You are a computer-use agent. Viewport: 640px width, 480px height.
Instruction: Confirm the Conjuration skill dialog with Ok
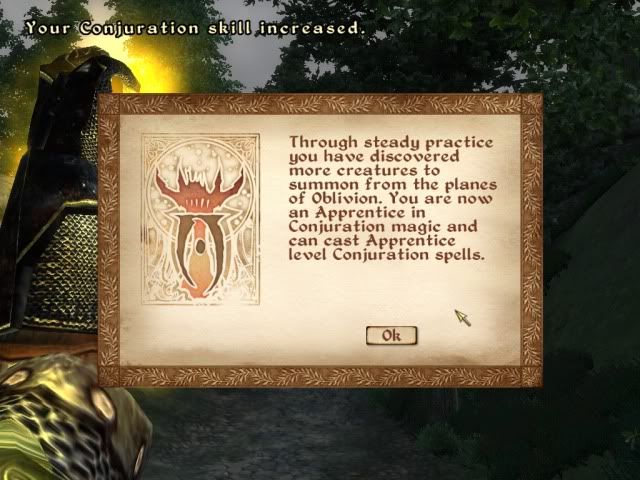point(391,336)
